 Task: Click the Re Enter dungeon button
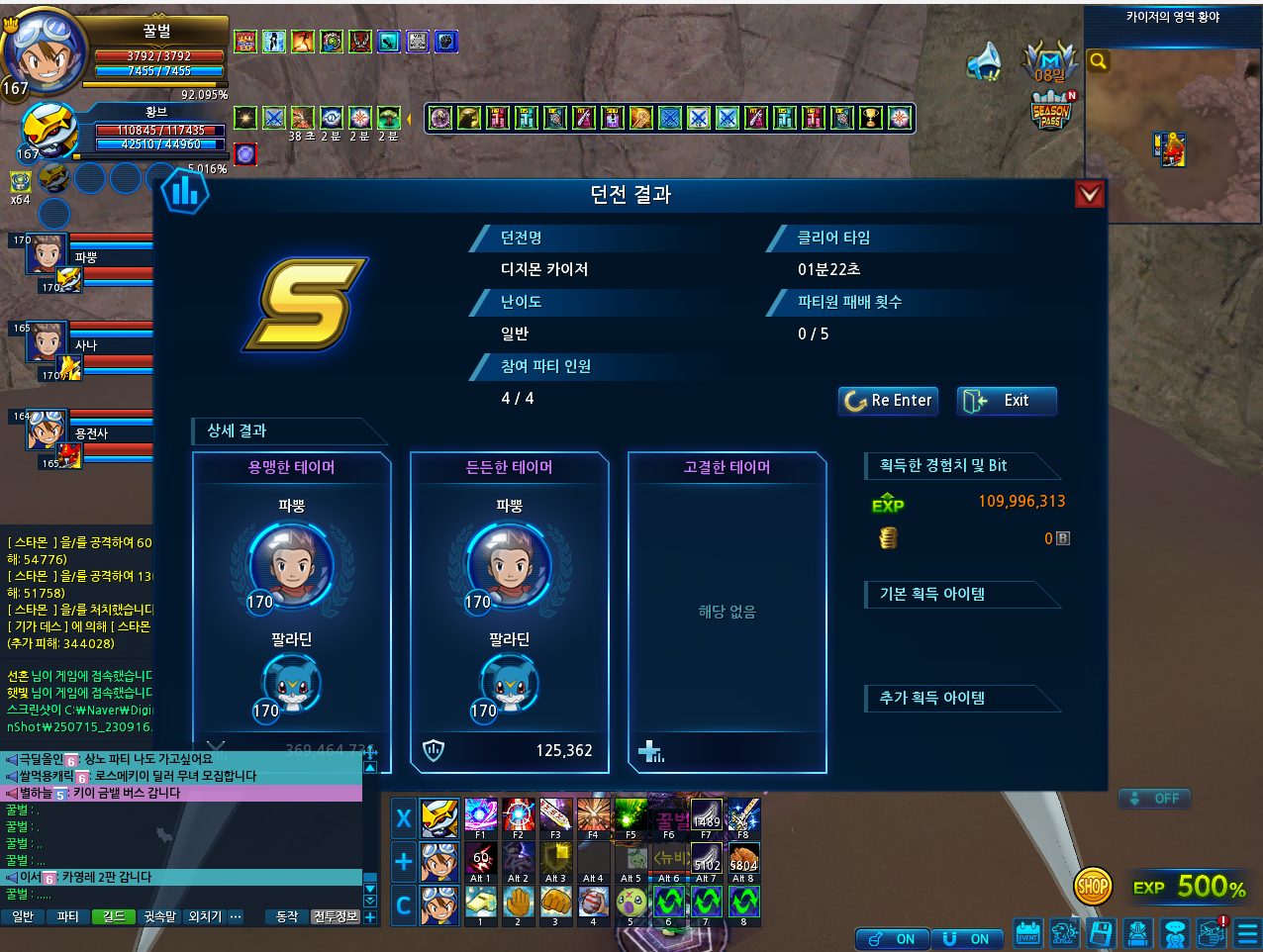888,401
